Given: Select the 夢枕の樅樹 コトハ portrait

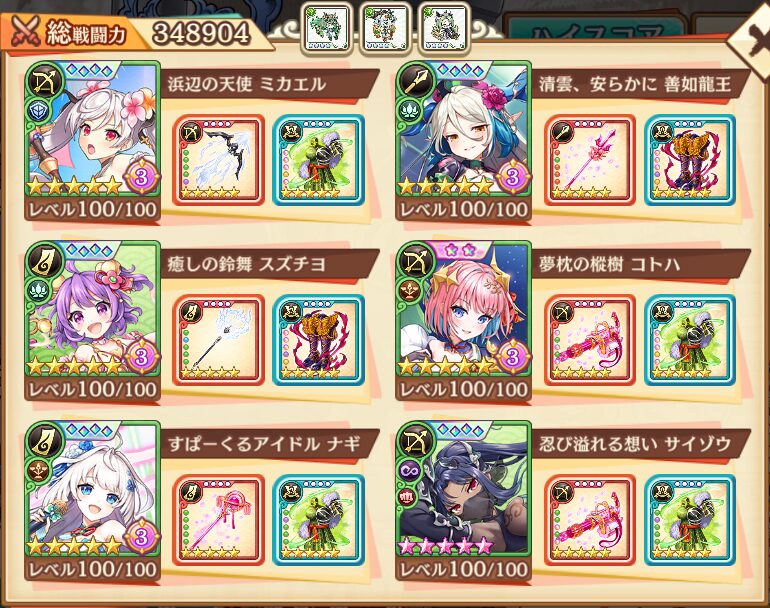Looking at the screenshot, I should [463, 310].
